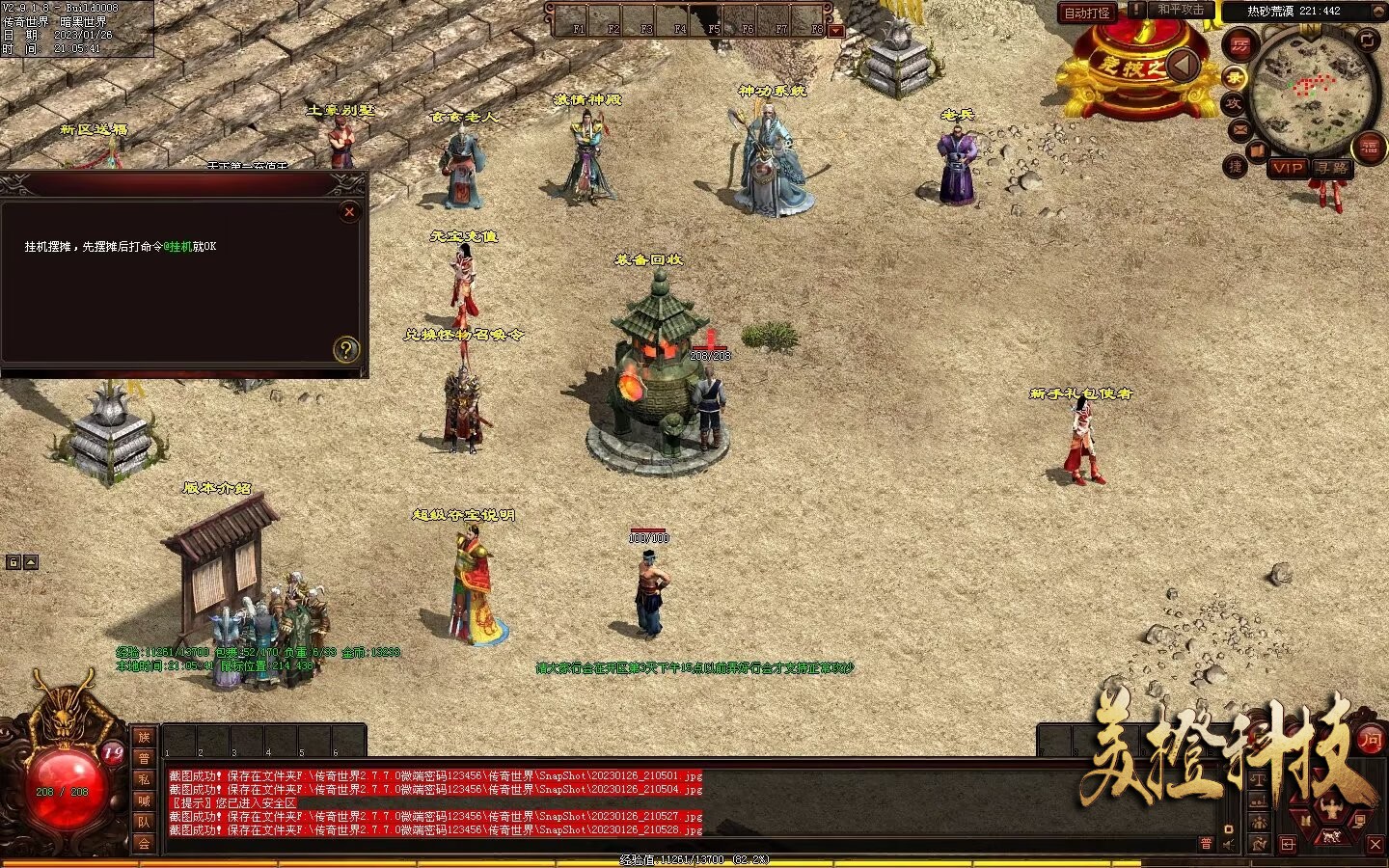Change the 和平攻击 attack mode
The image size is (1389, 868).
coord(1181,10)
